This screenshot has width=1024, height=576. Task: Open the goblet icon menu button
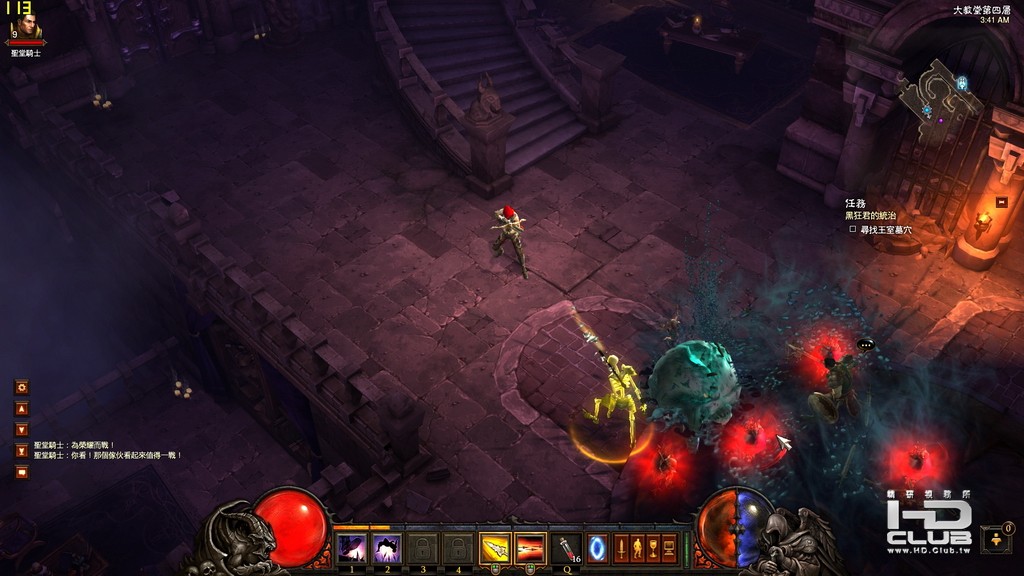[x=653, y=548]
